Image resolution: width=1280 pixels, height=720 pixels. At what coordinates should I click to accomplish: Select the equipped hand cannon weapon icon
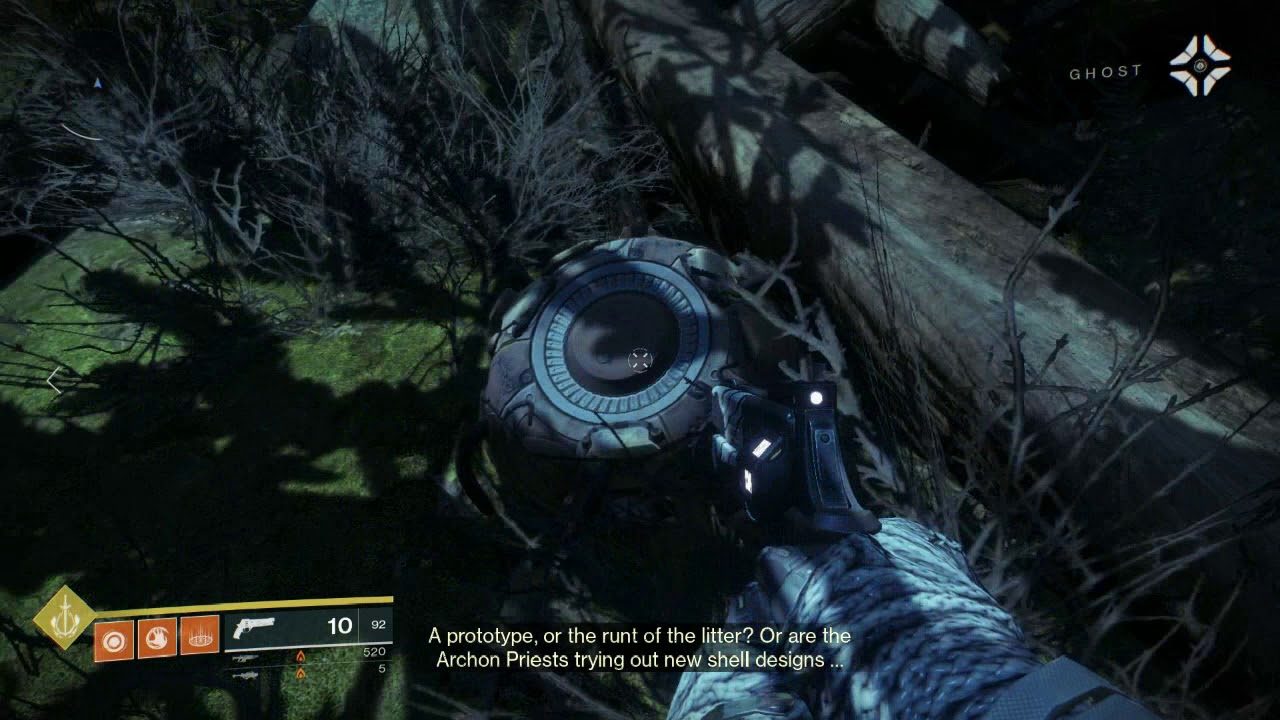[254, 628]
